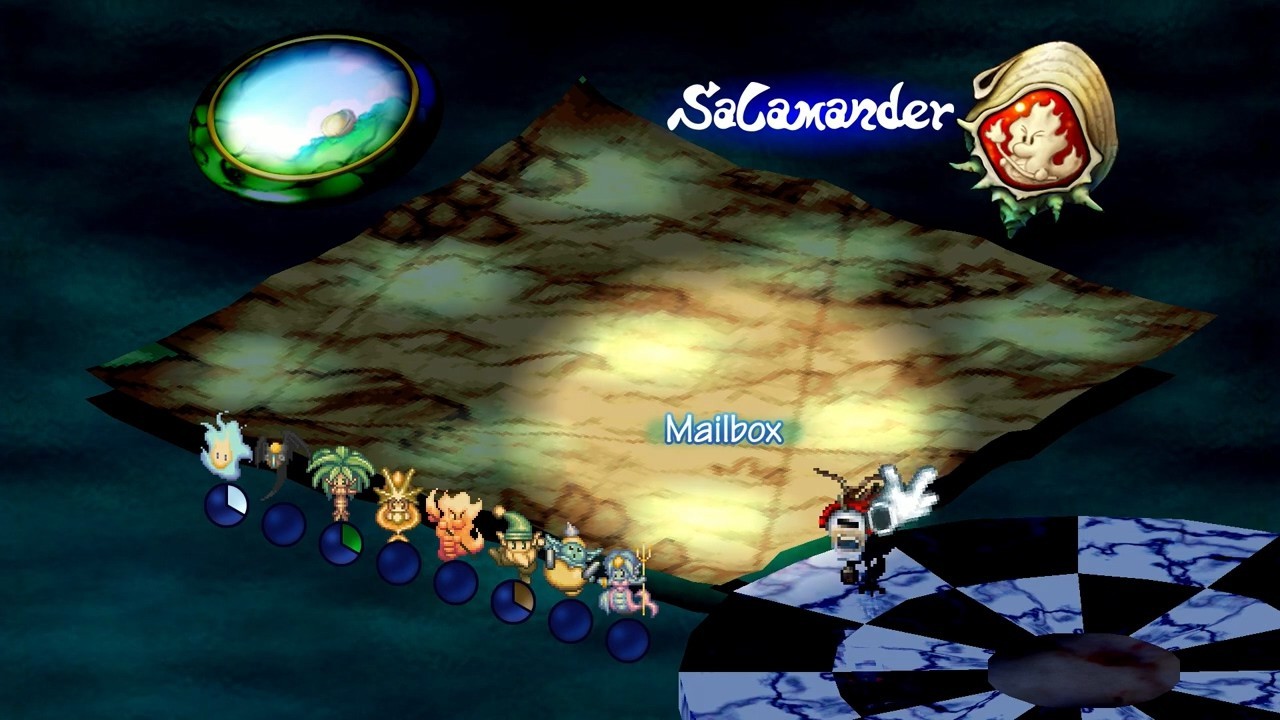Choose the Gnome spirit with green hat
The height and width of the screenshot is (720, 1280).
513,544
